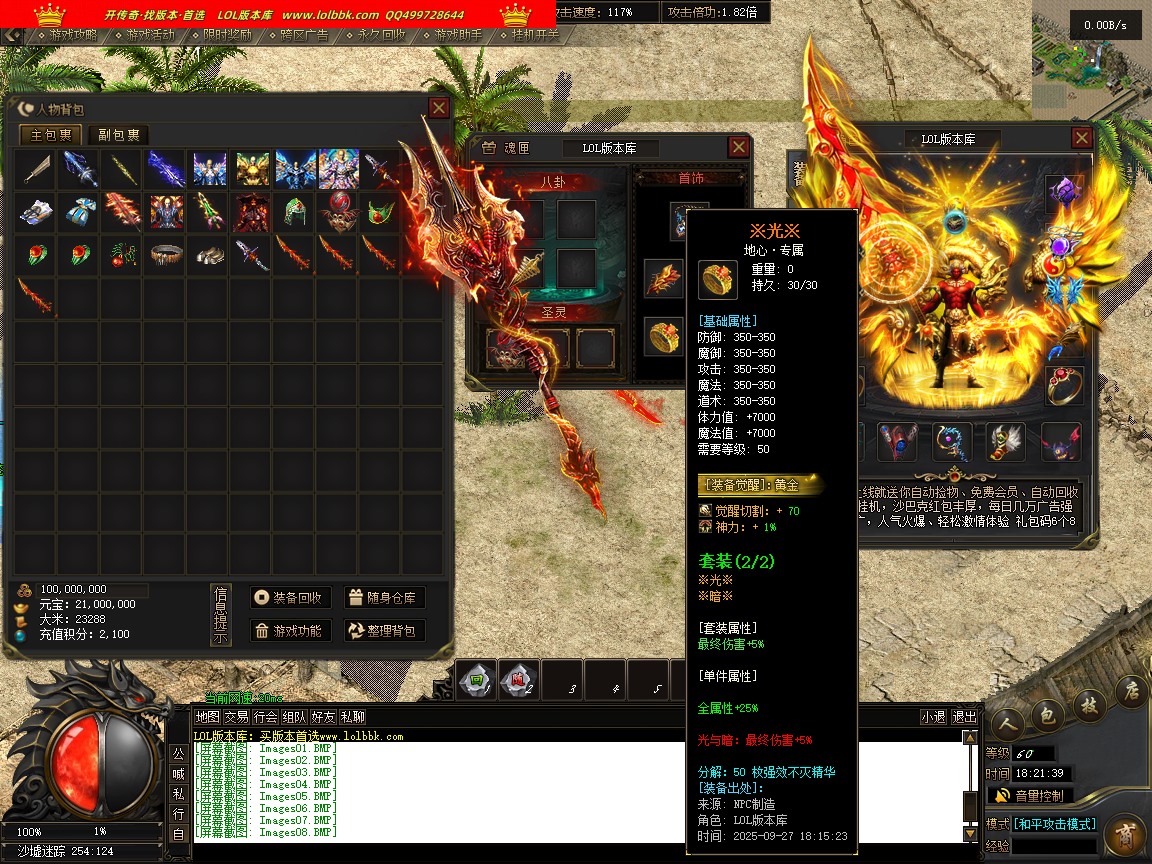Image resolution: width=1152 pixels, height=864 pixels.
Task: Open the 游戏功能 game functions button
Action: click(289, 631)
